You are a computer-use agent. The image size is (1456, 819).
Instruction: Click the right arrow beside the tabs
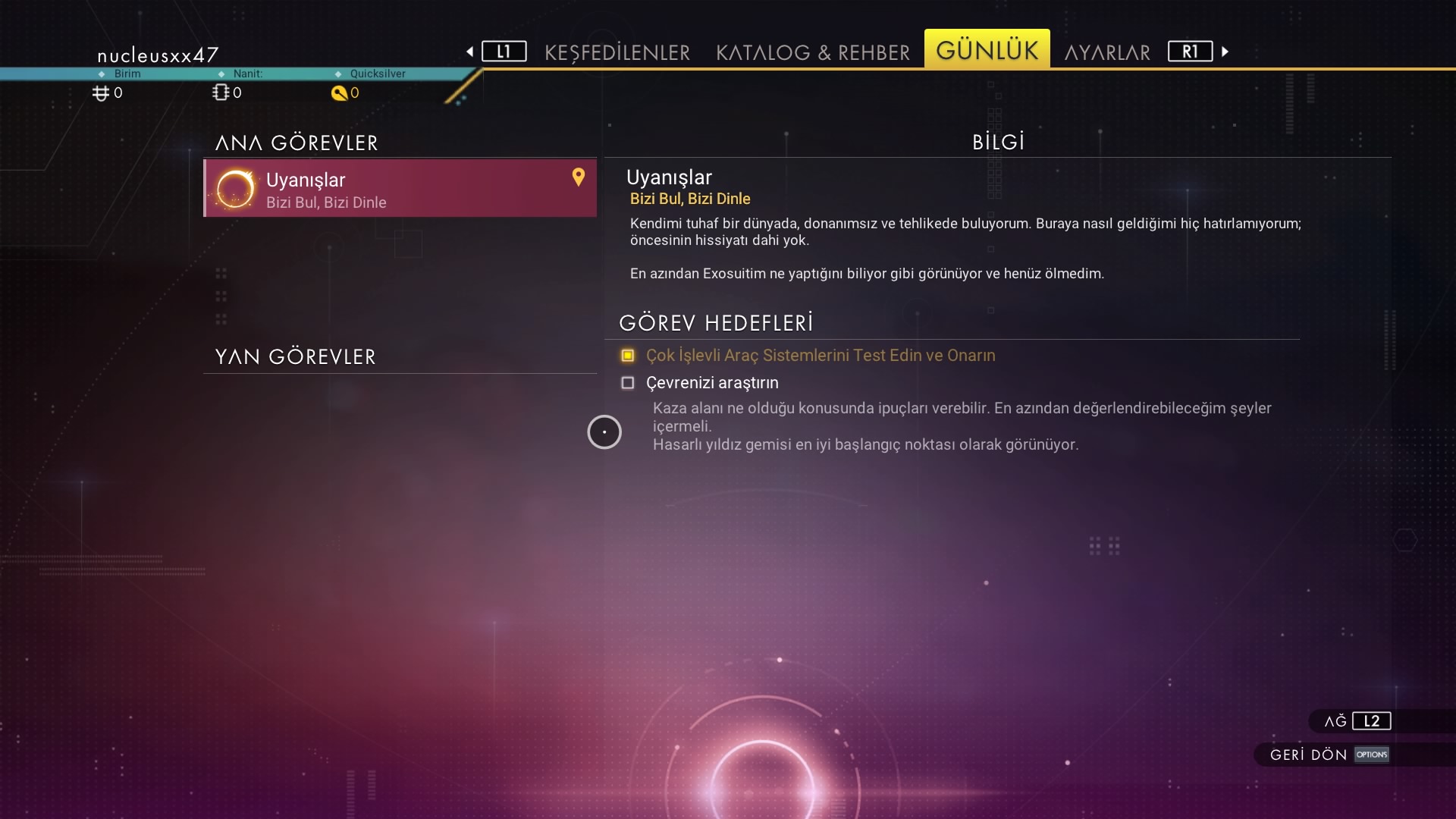(1225, 52)
